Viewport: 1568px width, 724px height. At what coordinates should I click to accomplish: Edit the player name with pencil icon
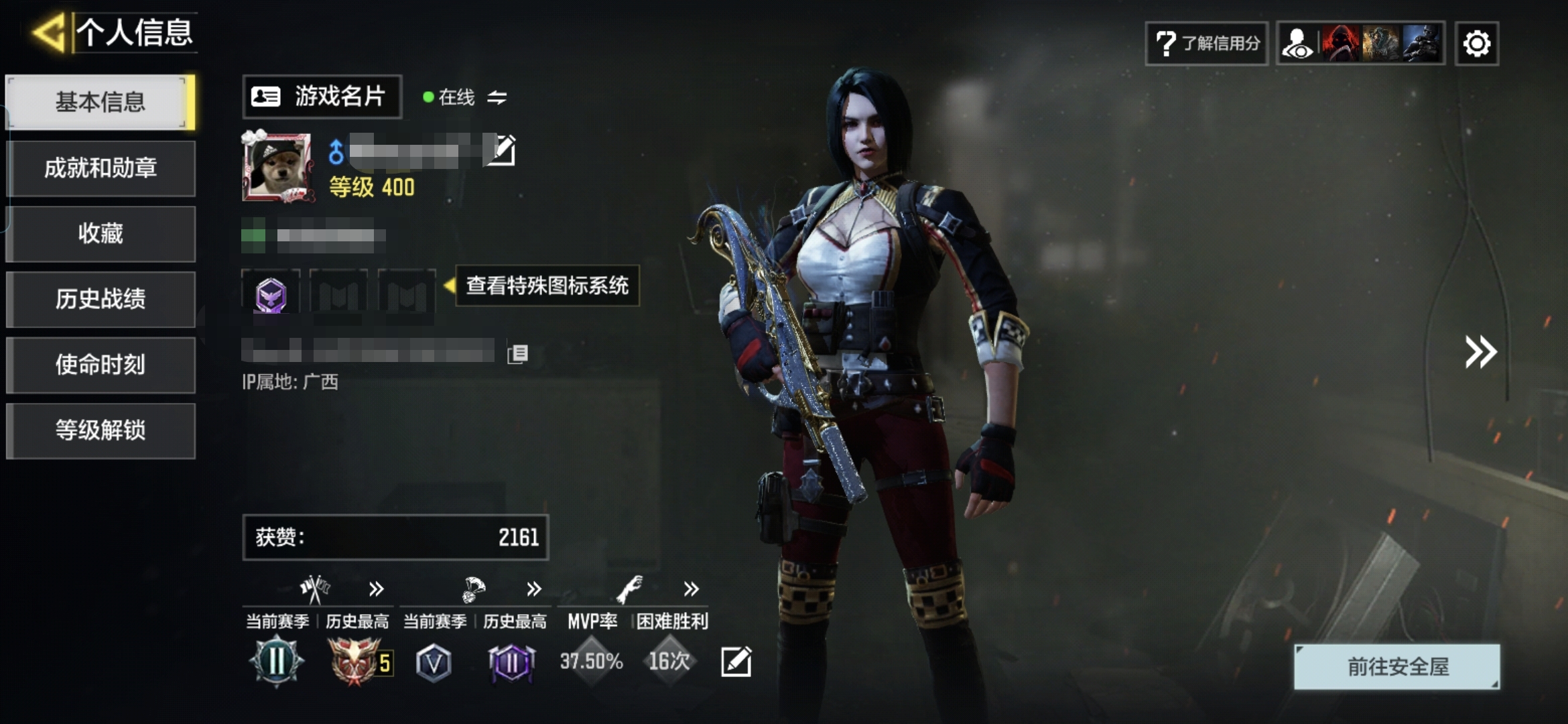pos(502,150)
